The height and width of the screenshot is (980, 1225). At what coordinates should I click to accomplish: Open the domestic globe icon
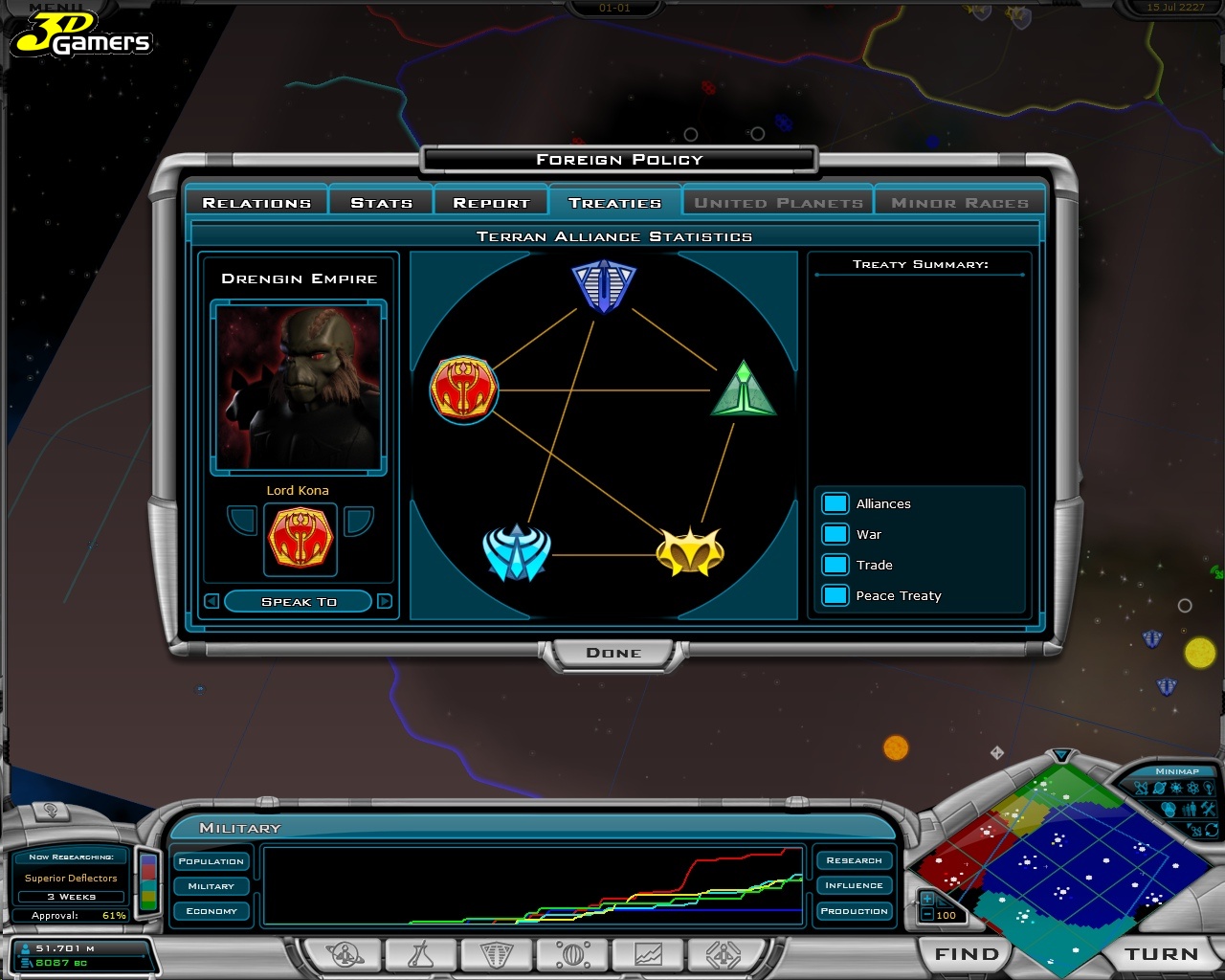pyautogui.click(x=571, y=953)
